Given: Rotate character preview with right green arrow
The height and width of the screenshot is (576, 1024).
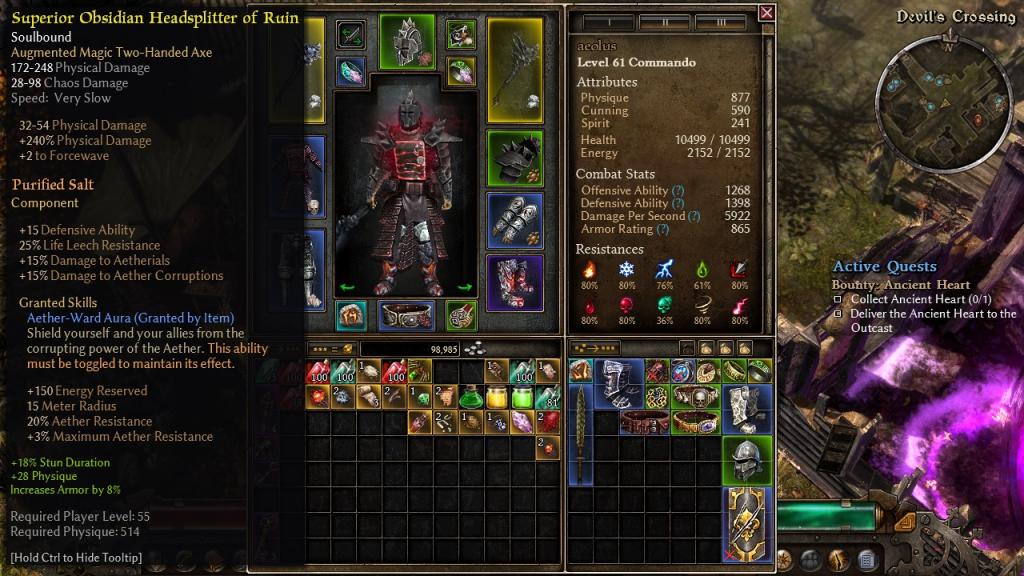Looking at the screenshot, I should point(464,288).
